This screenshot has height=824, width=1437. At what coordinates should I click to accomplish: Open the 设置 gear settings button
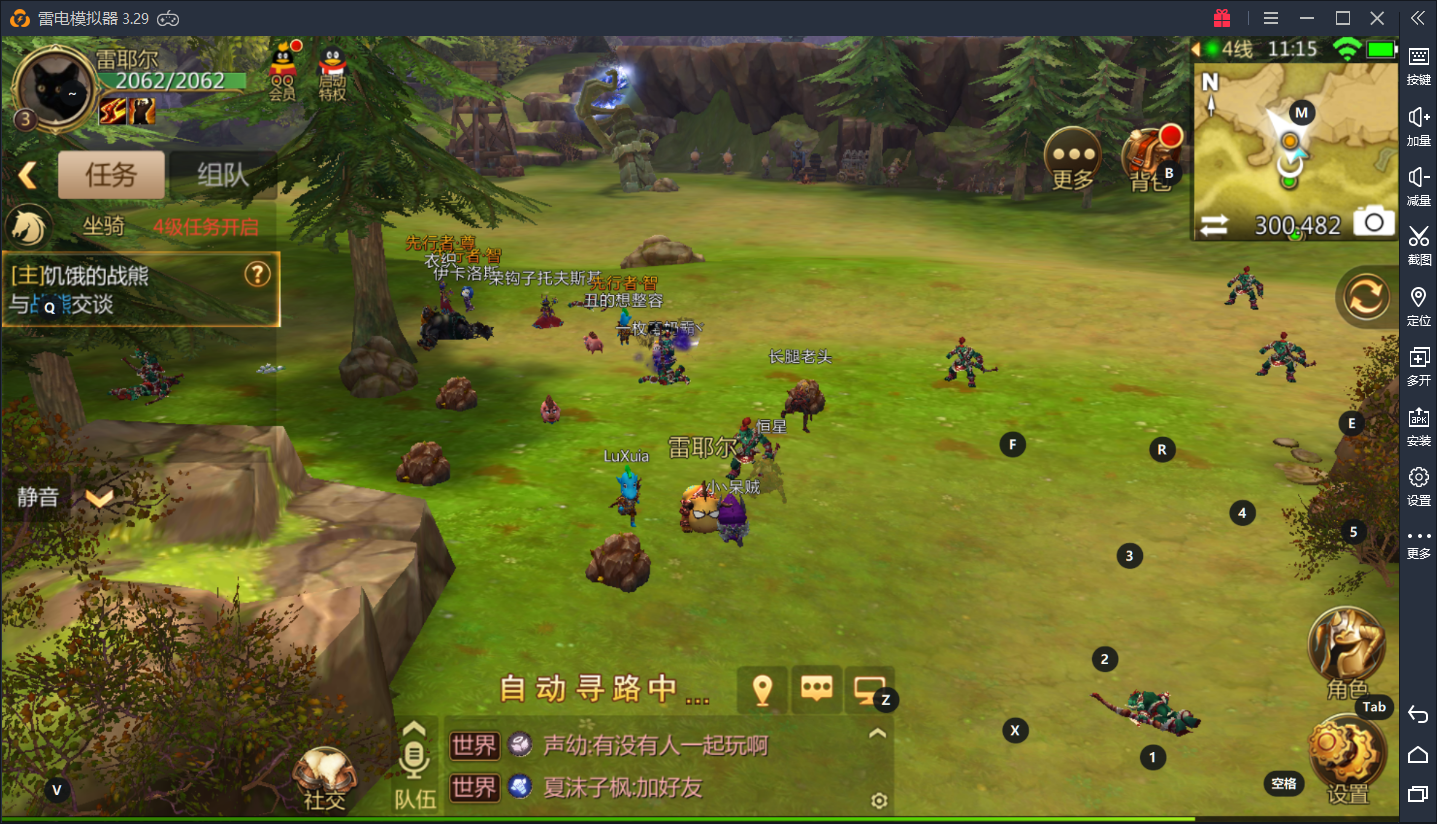pyautogui.click(x=1347, y=760)
